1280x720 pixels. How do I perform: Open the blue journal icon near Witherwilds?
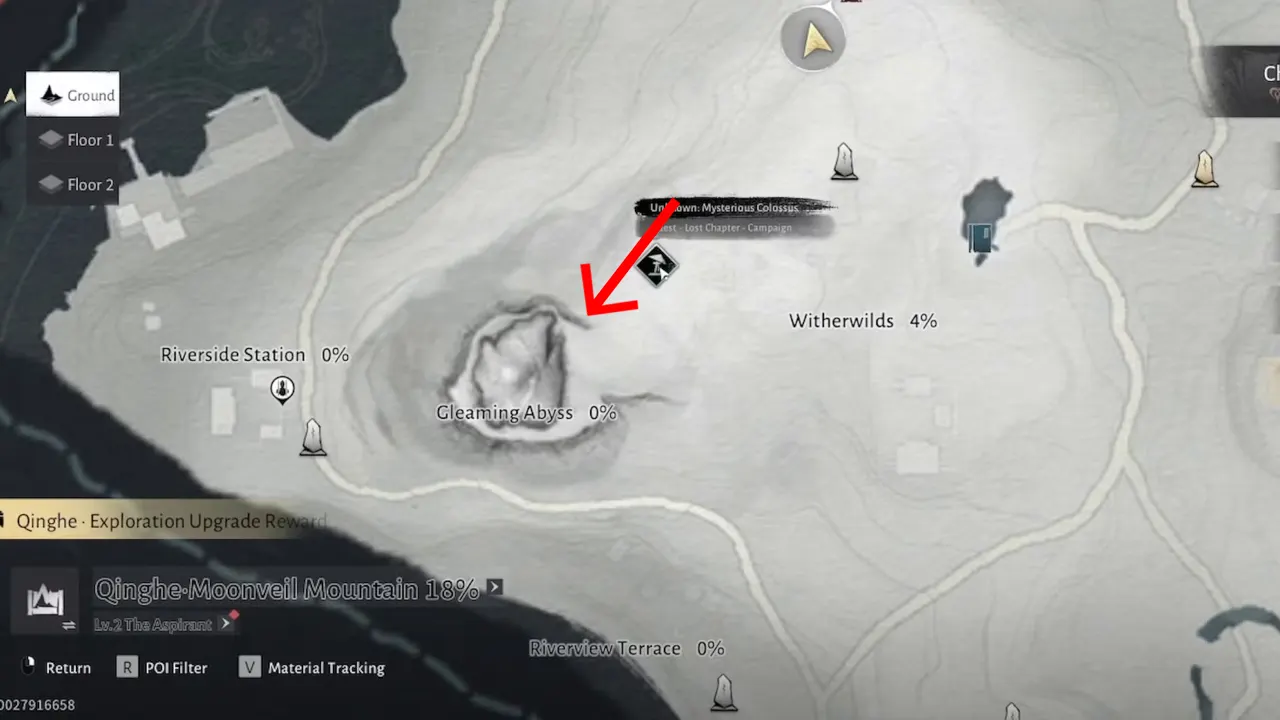[x=981, y=238]
